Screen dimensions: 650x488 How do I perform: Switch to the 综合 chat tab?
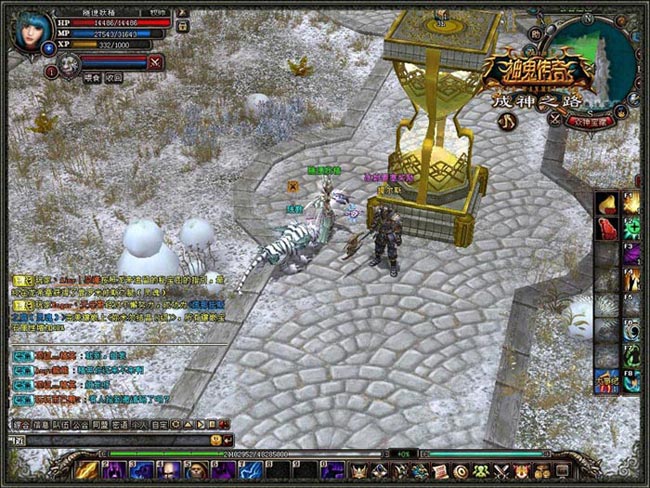click(21, 424)
